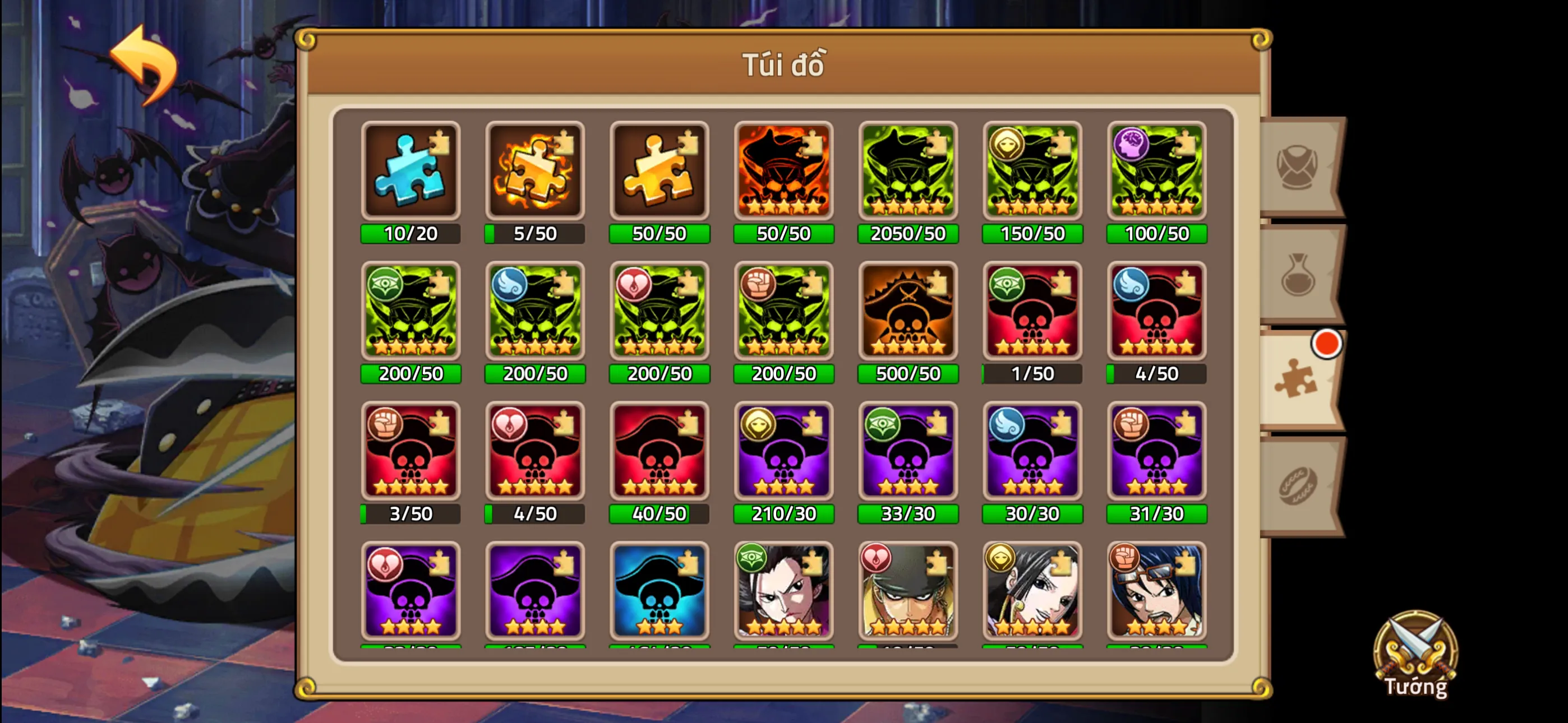Screen dimensions: 1568x723
Task: Select the orange skull shard with 50/50 count
Action: coord(784,170)
